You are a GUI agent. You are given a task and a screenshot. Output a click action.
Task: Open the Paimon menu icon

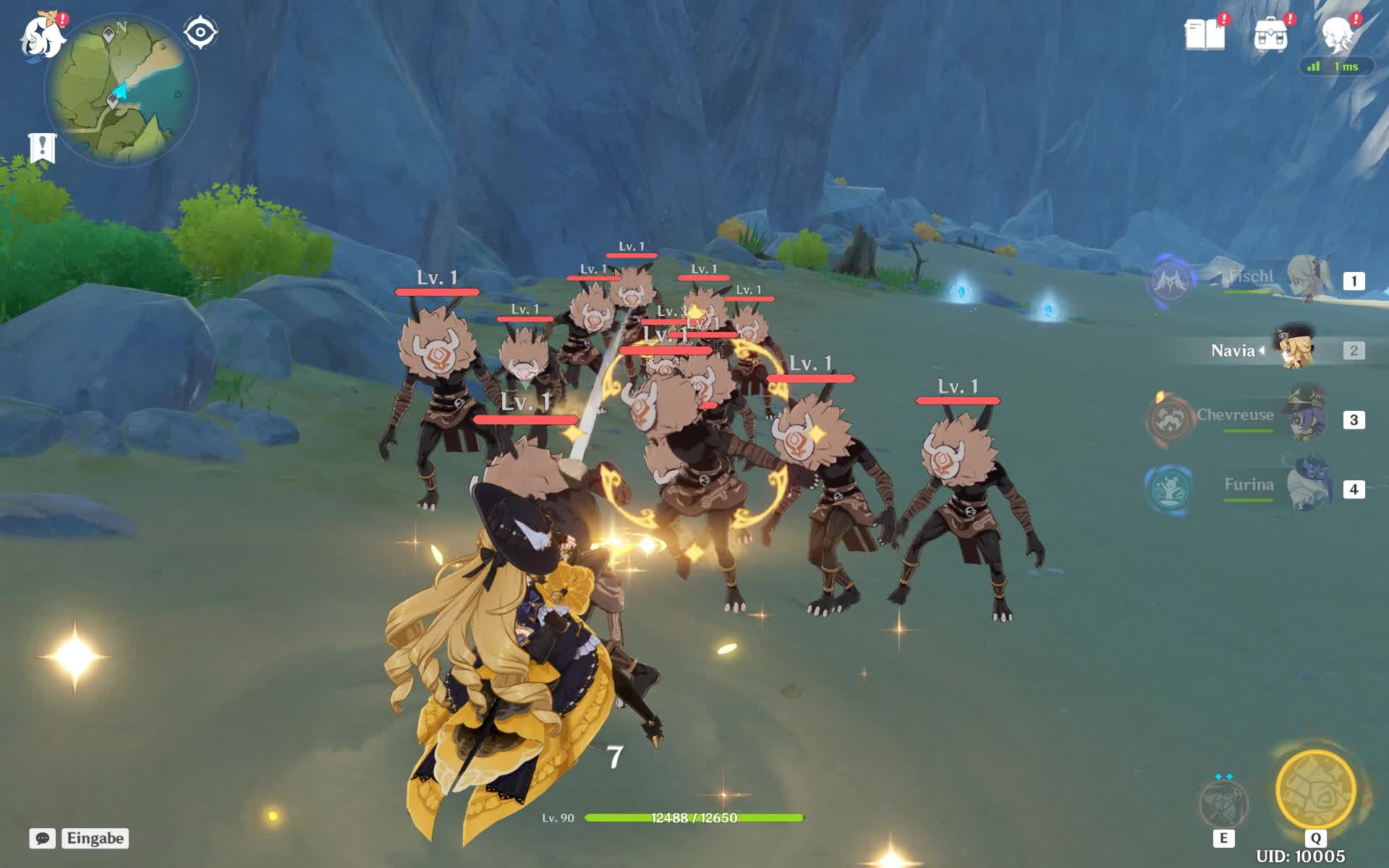(42, 36)
